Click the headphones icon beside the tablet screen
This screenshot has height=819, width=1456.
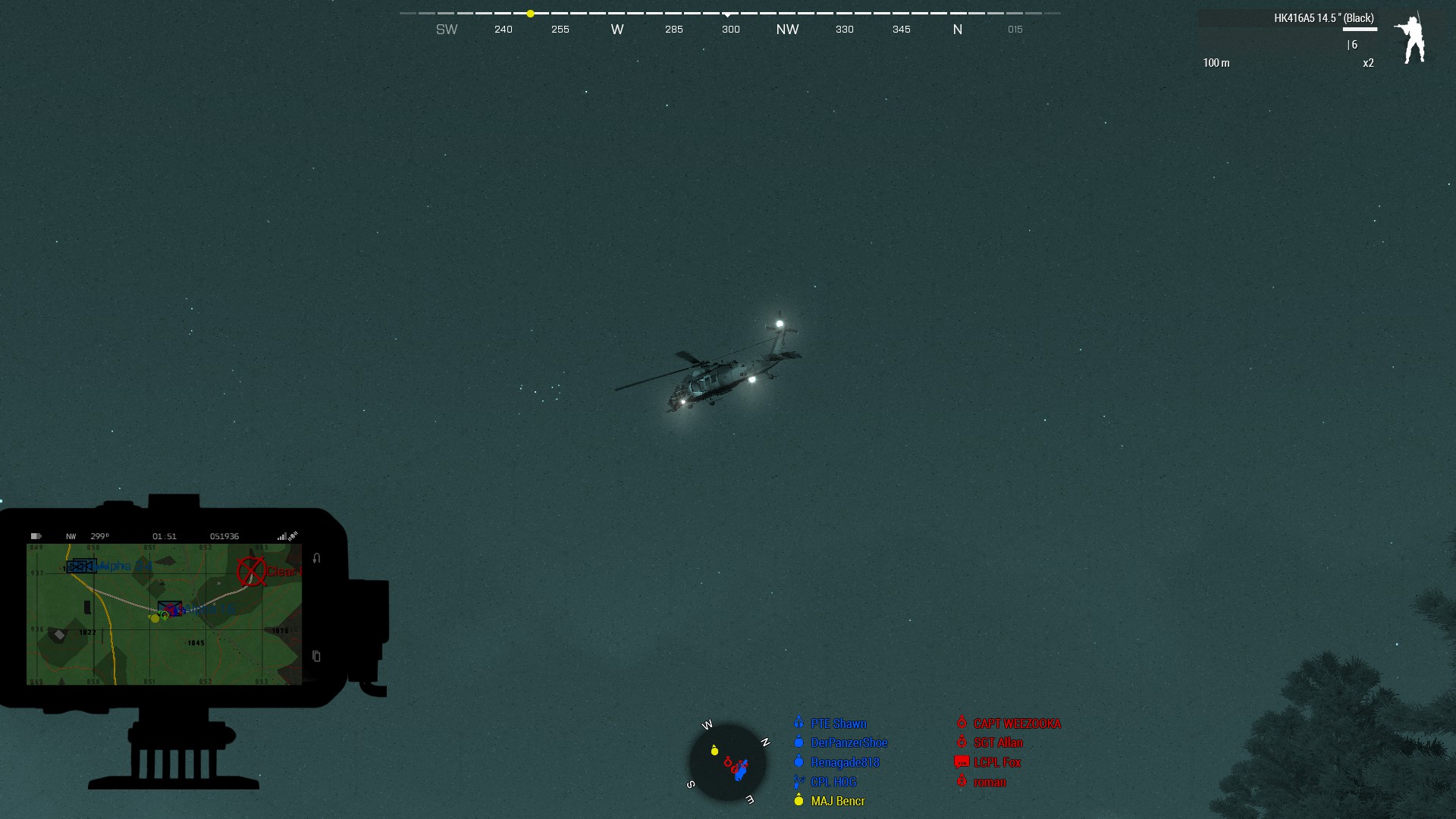315,558
